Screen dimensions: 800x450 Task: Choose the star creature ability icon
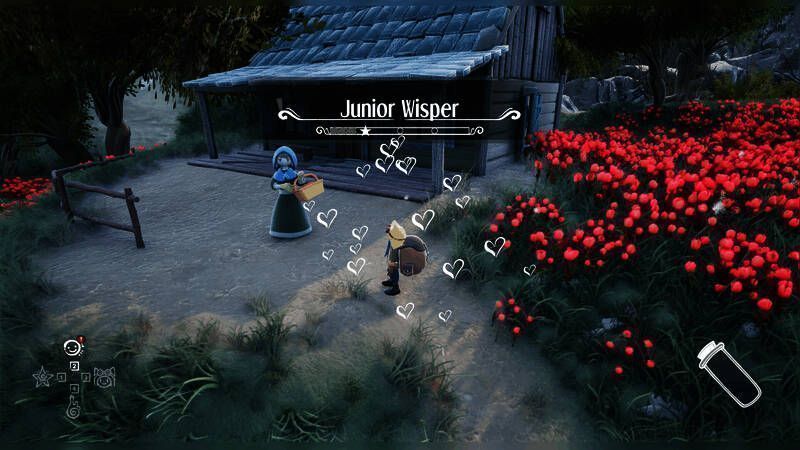pyautogui.click(x=42, y=378)
